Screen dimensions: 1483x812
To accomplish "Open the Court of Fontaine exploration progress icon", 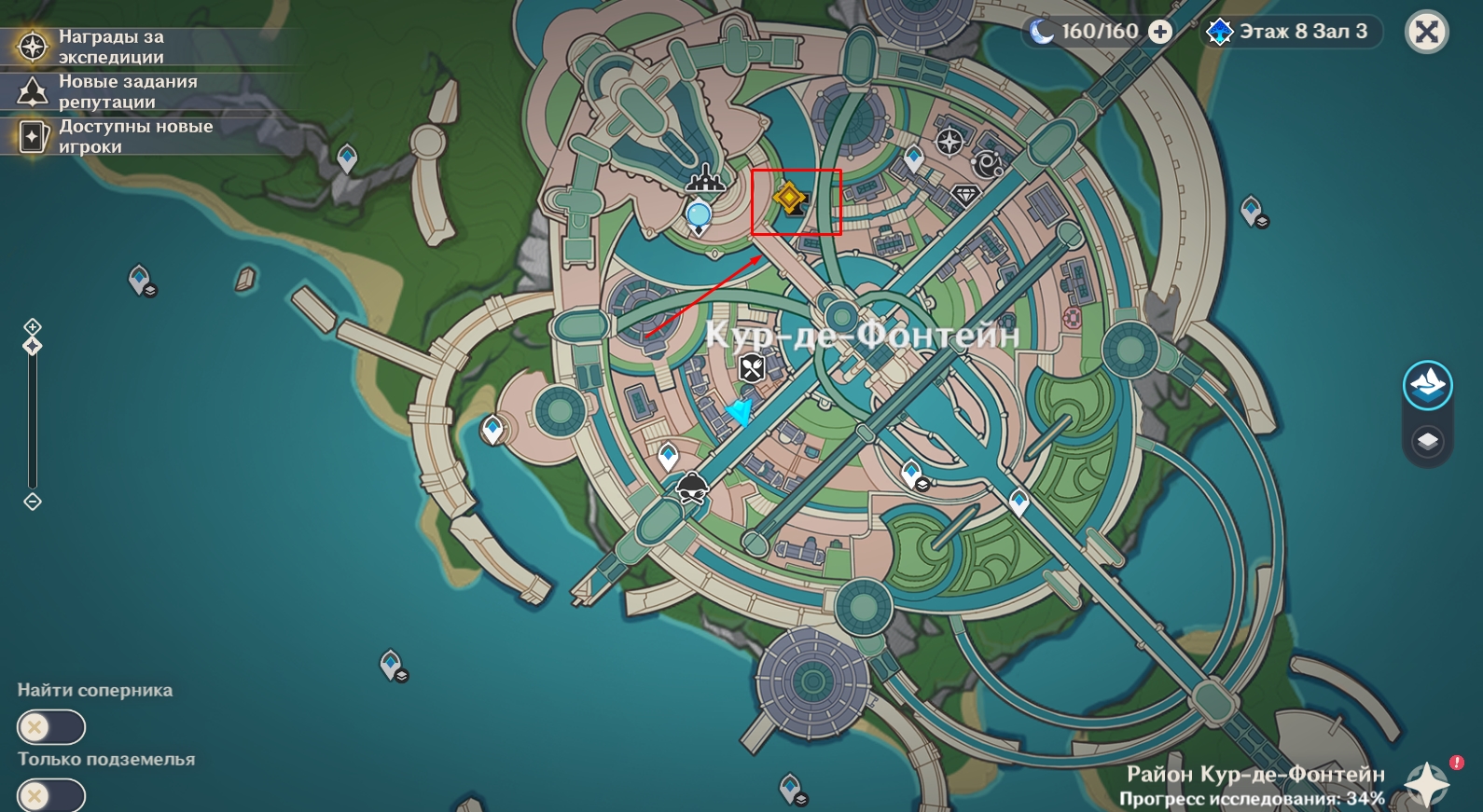I will tap(1428, 783).
